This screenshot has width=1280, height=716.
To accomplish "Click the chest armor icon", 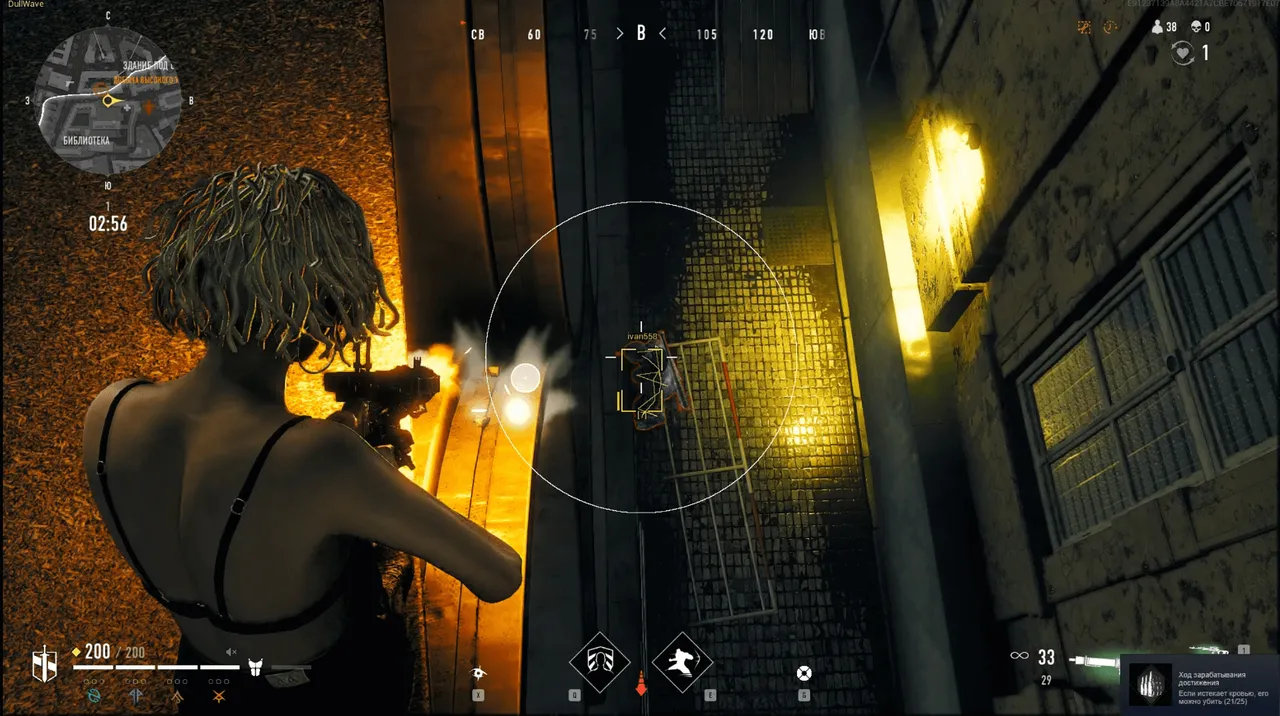I will pos(255,667).
